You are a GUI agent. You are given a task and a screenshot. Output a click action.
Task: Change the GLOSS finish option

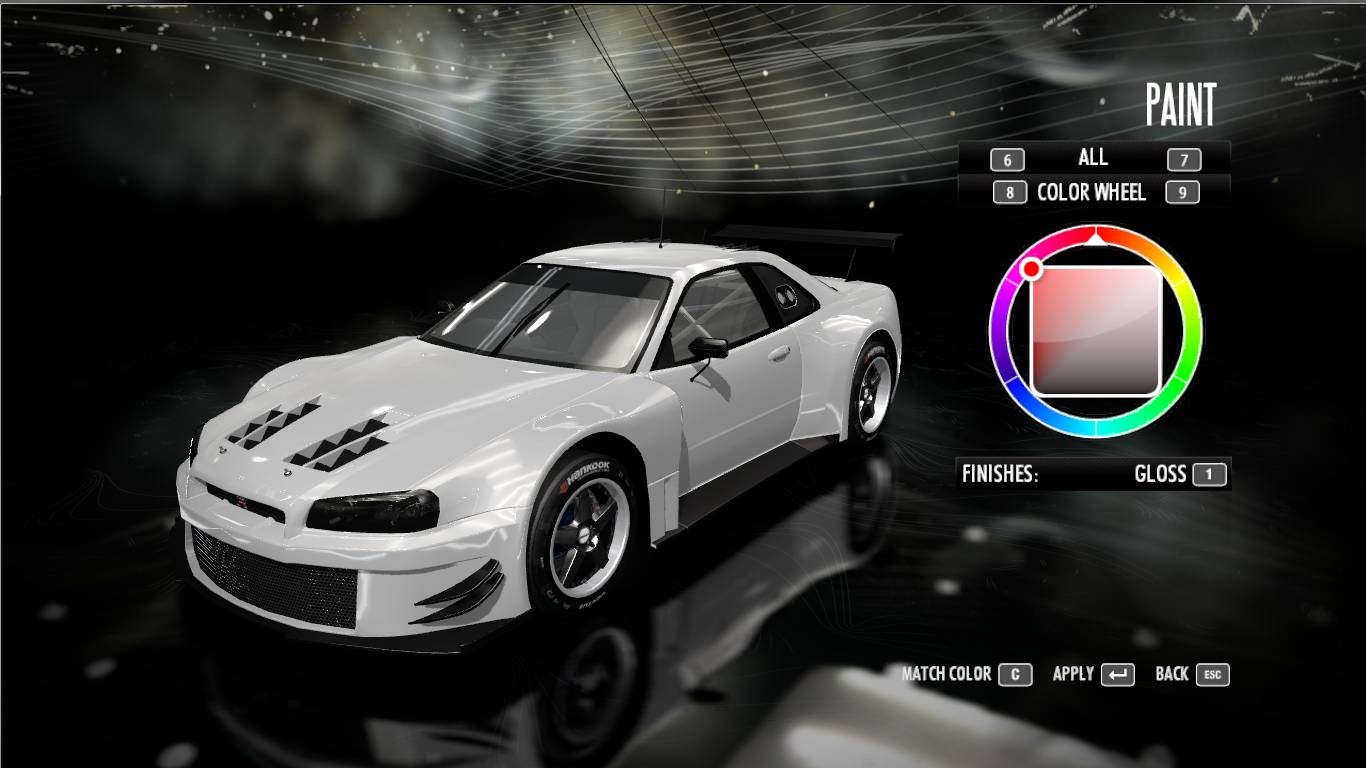tap(1160, 474)
